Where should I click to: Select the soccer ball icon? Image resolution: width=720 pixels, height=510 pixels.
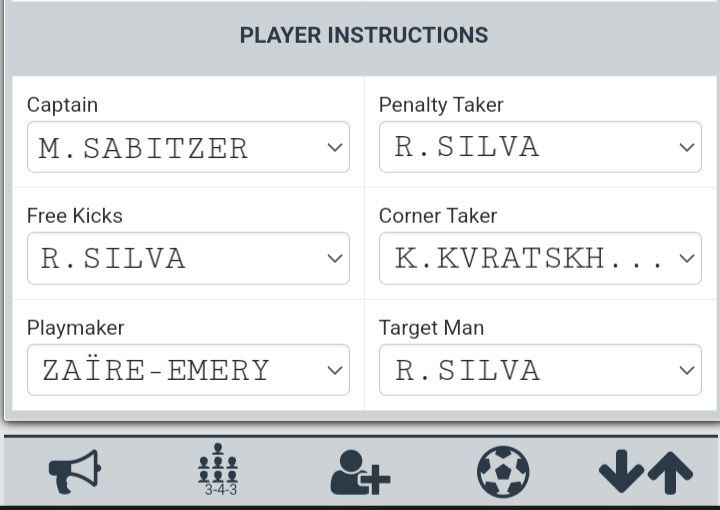coord(503,471)
